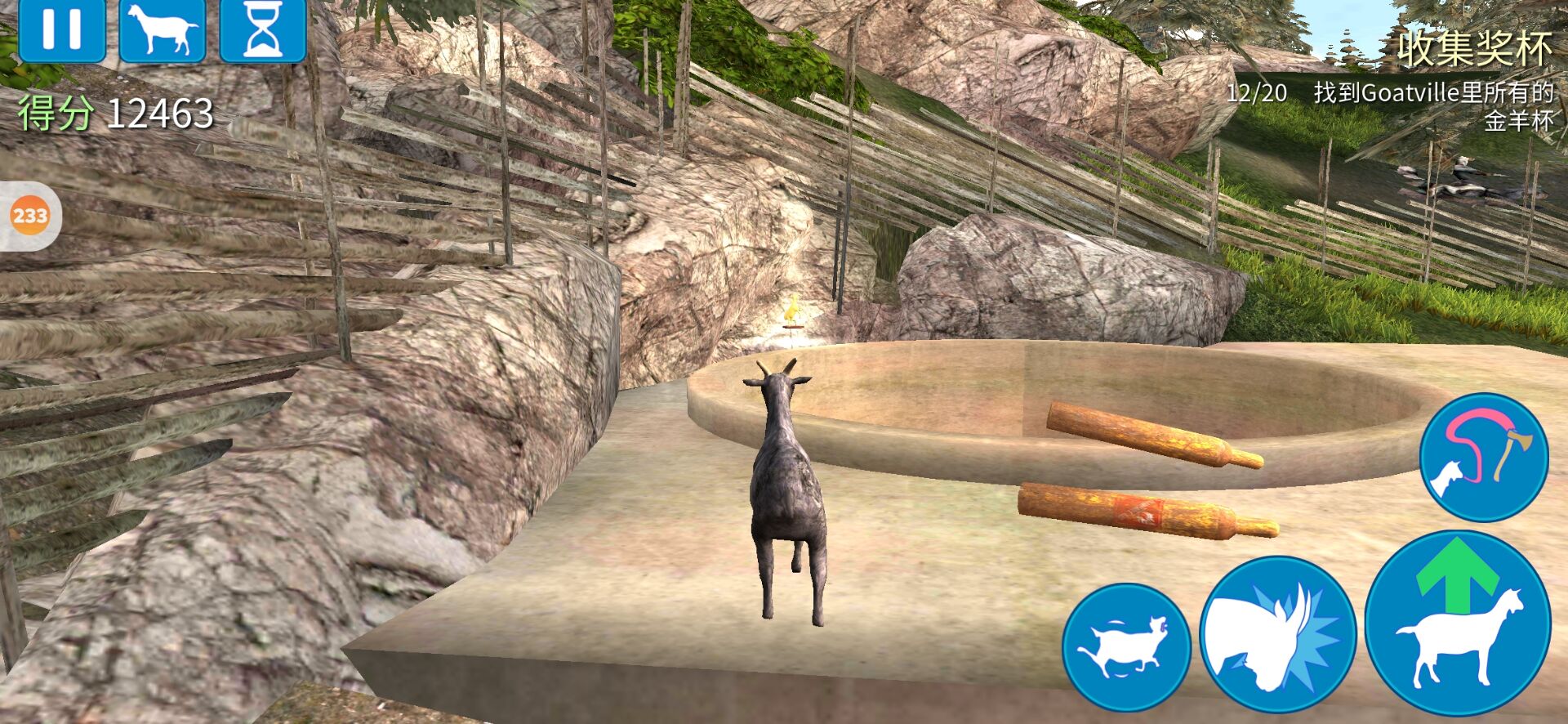Make the goat jump
1568x724 pixels.
[x=1458, y=625]
